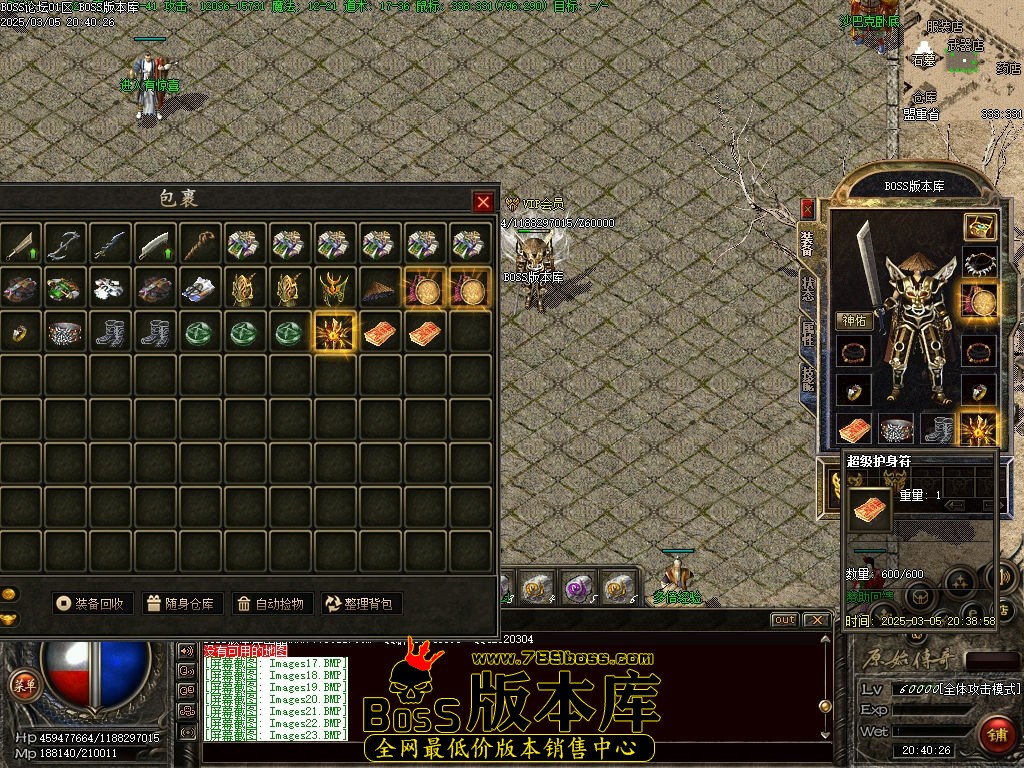Close the chat window with the X button
The image size is (1024, 768).
[817, 620]
